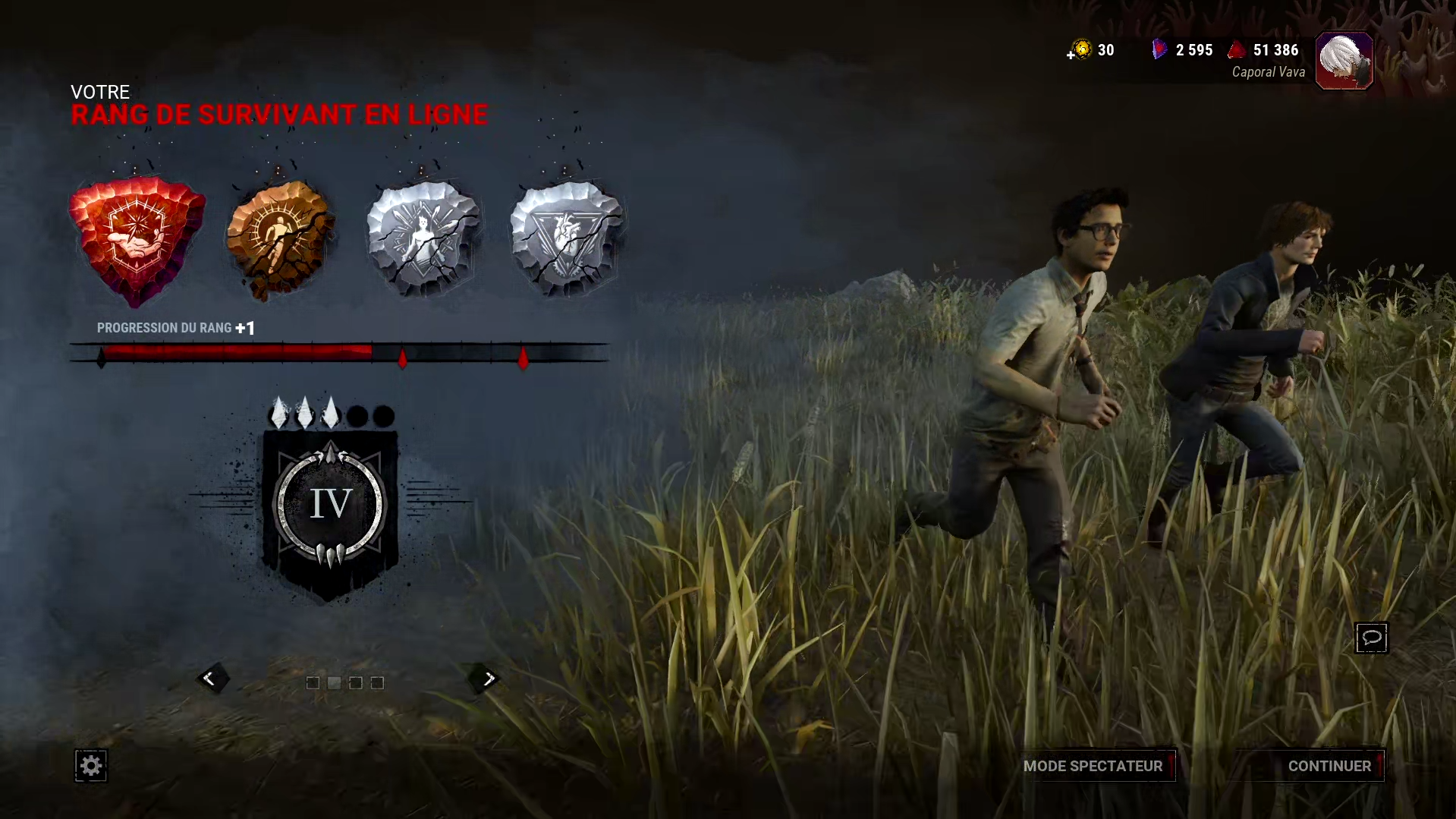Enter MODE SPECTATEUR

coord(1093,766)
